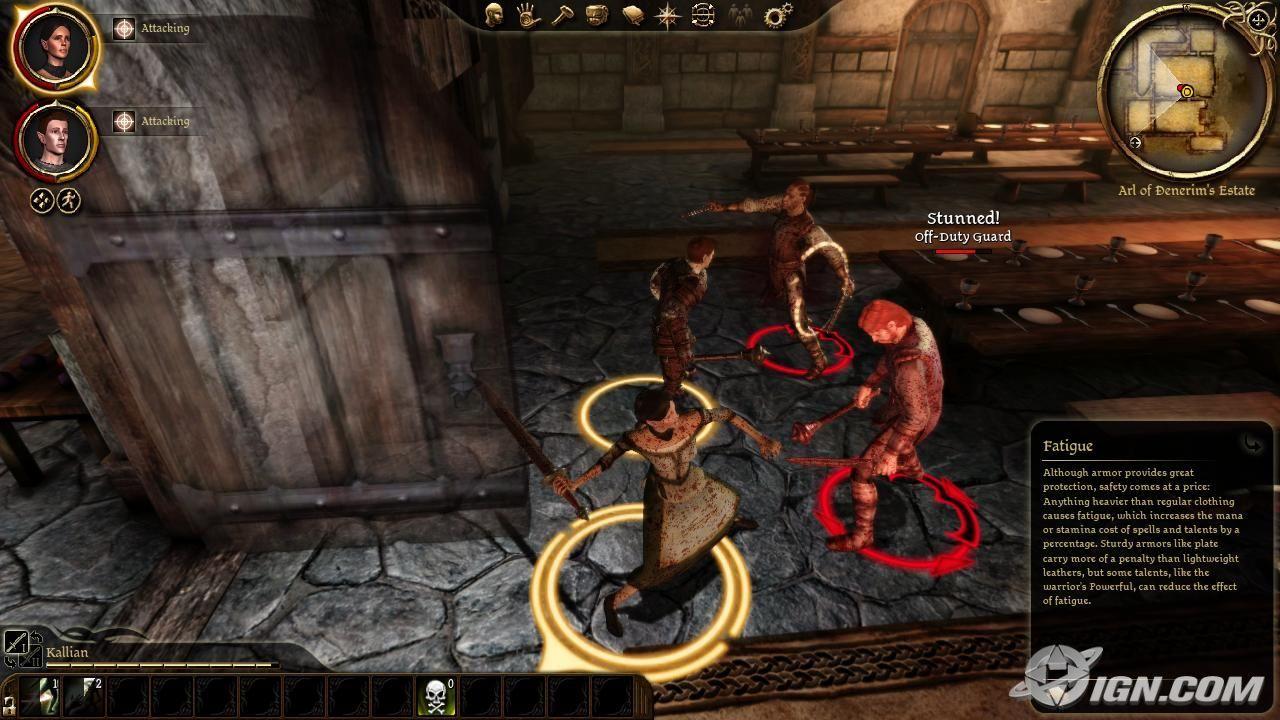
Task: Use the second quickbar ability slot
Action: [x=85, y=696]
